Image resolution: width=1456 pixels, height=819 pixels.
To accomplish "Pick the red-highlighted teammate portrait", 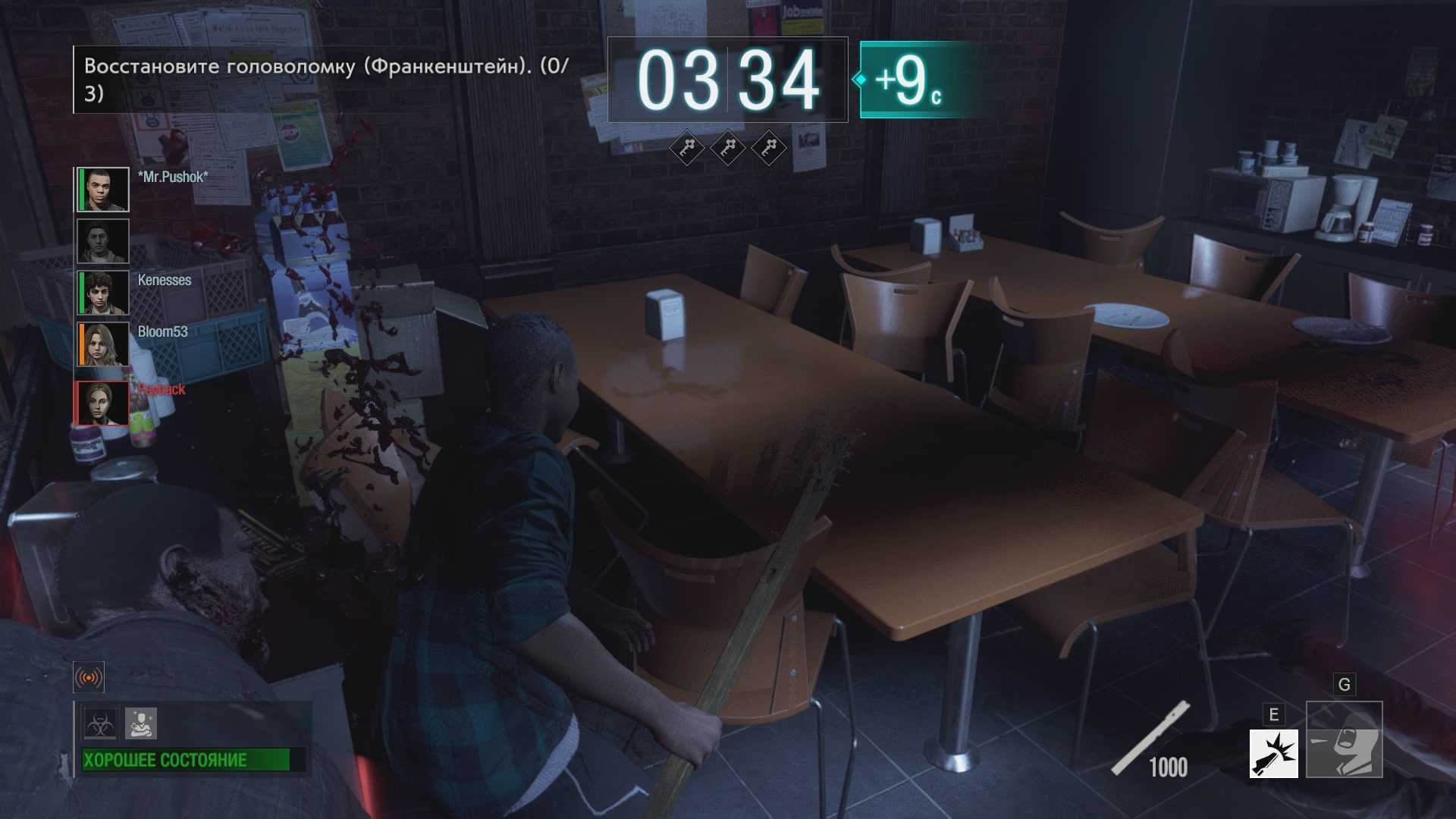I will pos(102,403).
